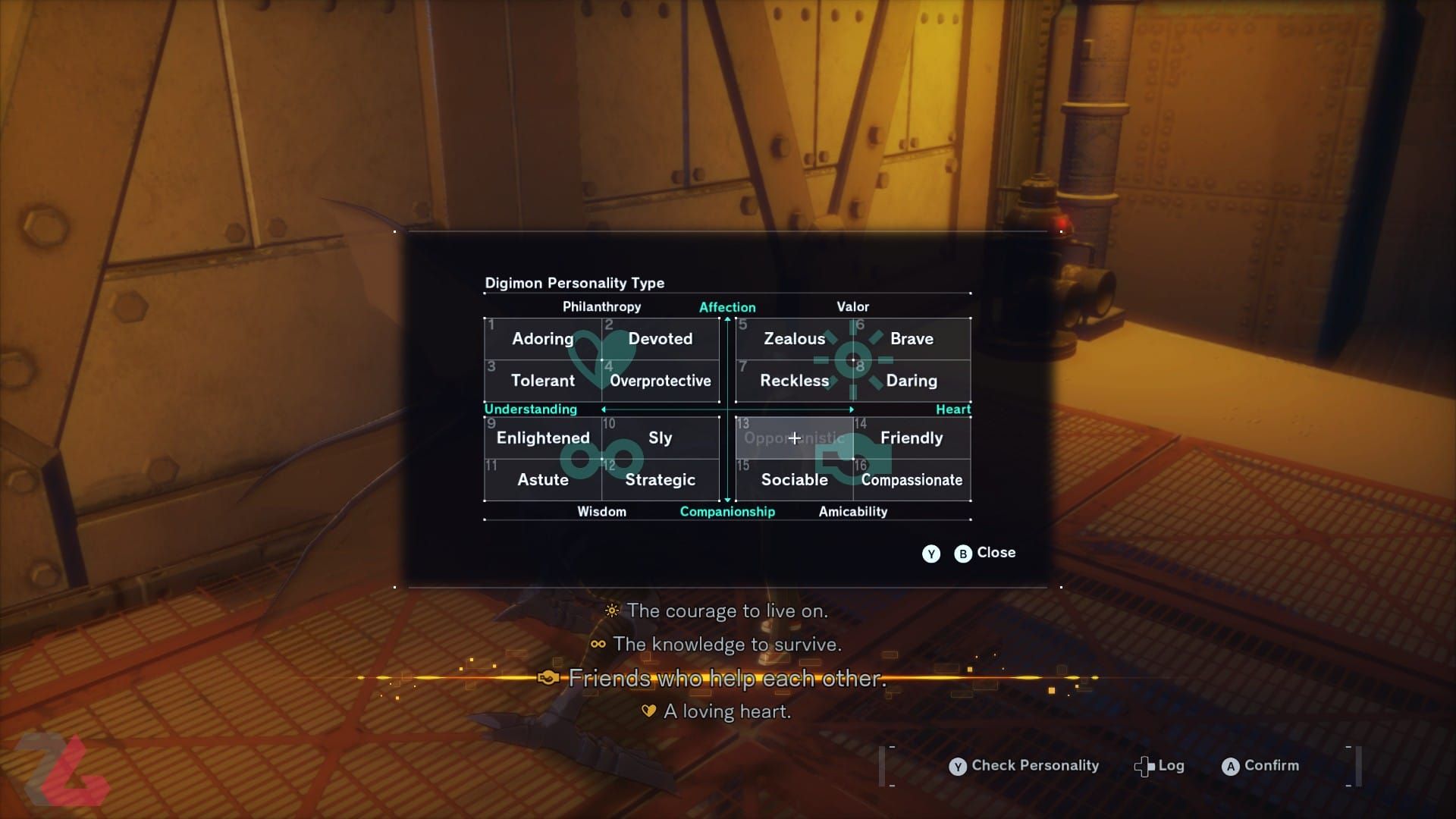Pick "Friends who help each other." option
This screenshot has width=1456, height=819.
click(x=726, y=678)
